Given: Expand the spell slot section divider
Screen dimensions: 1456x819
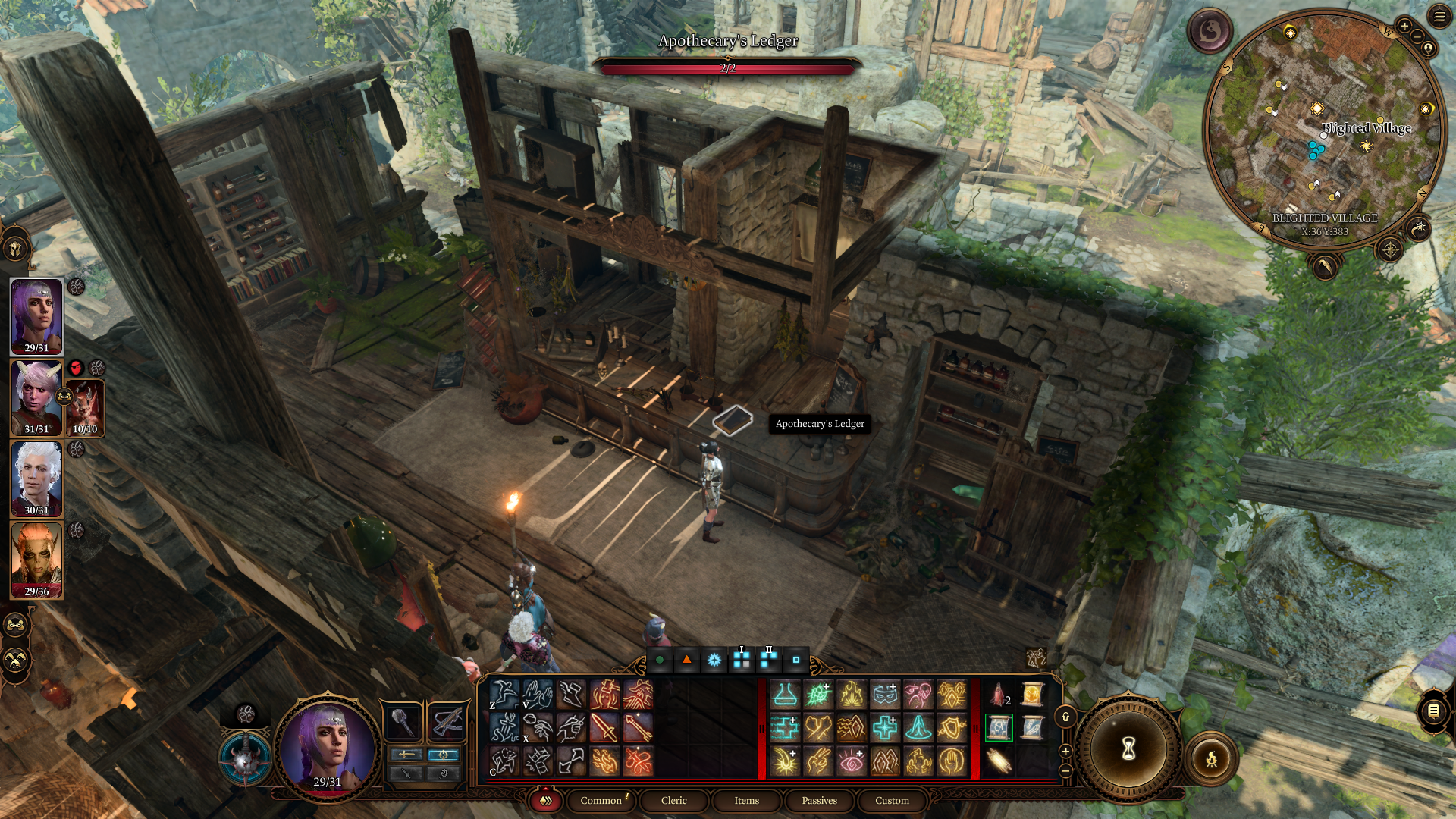Looking at the screenshot, I should click(761, 729).
